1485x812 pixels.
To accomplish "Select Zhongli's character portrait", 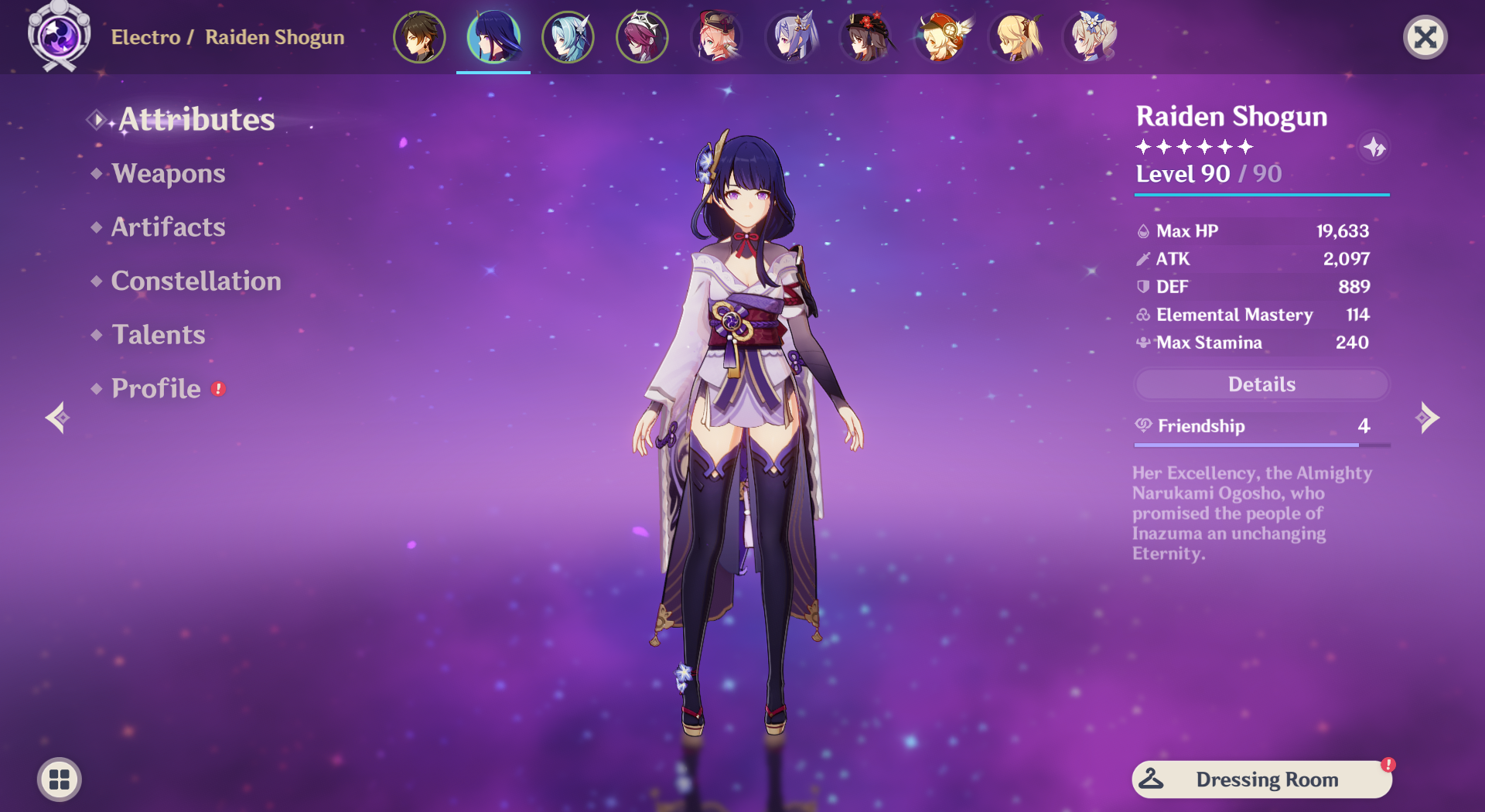I will click(x=419, y=36).
